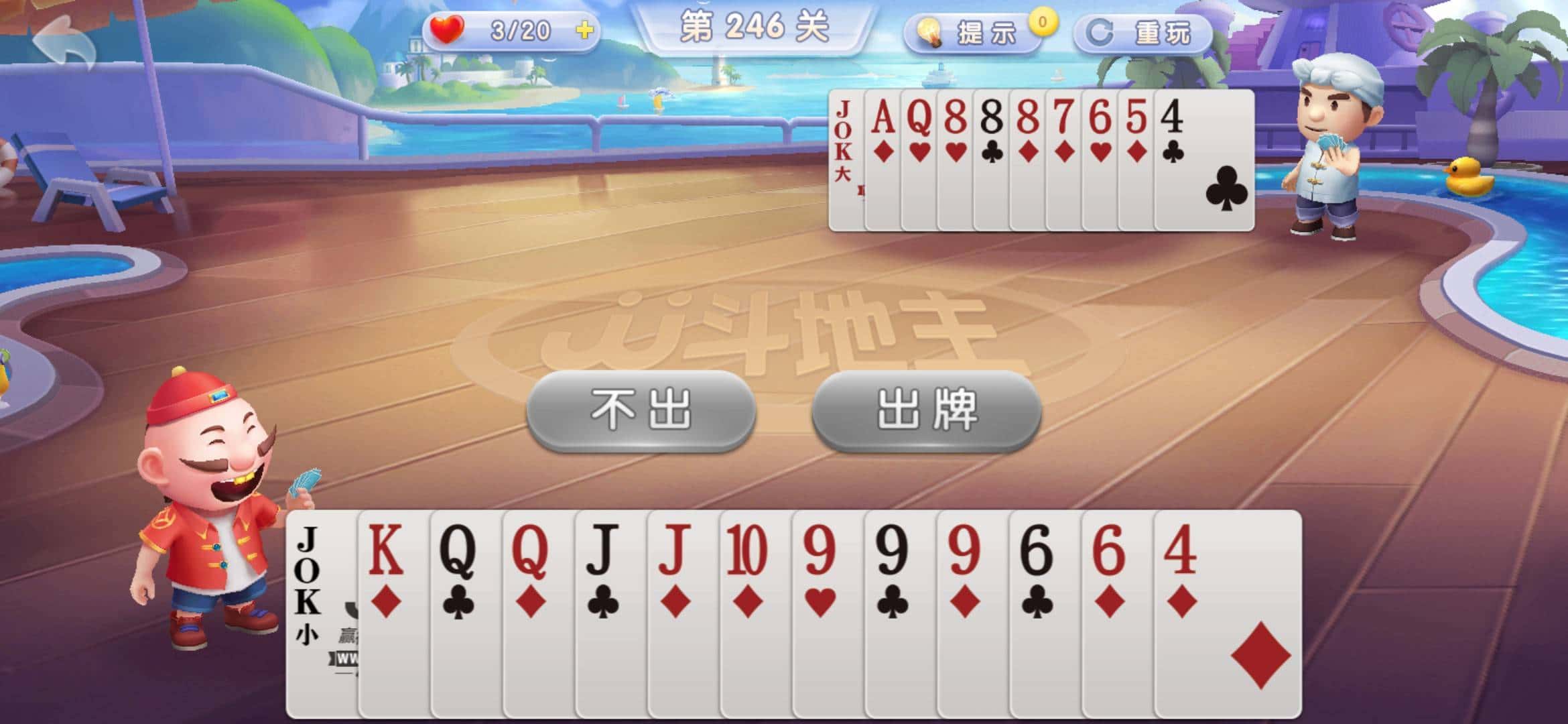Screen dimensions: 1568x724
Task: Click the heart lives icon
Action: [x=448, y=29]
